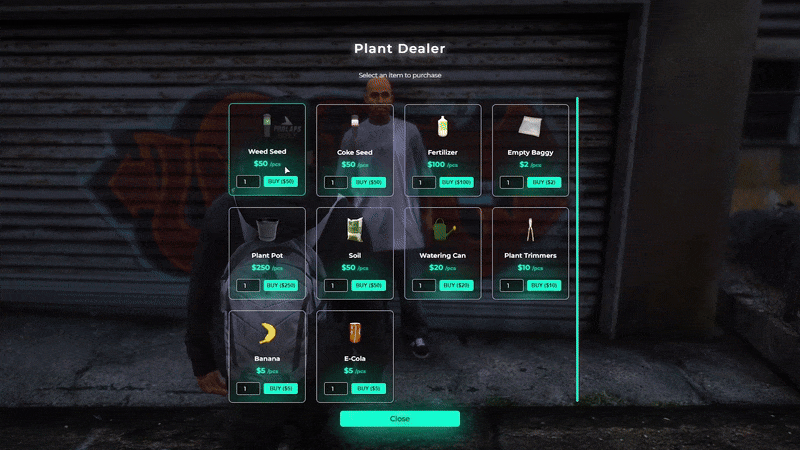Image resolution: width=800 pixels, height=450 pixels.
Task: Choose the E-Cola can icon
Action: click(x=354, y=333)
